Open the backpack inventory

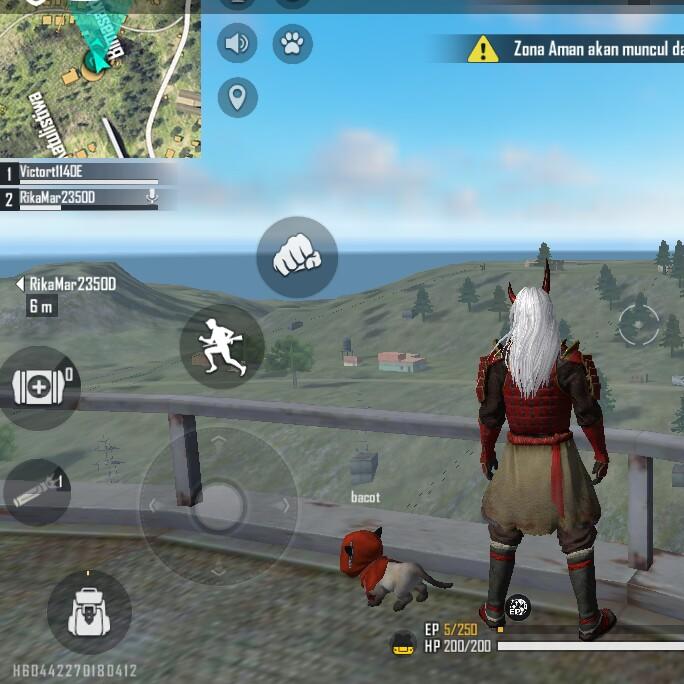[88, 612]
